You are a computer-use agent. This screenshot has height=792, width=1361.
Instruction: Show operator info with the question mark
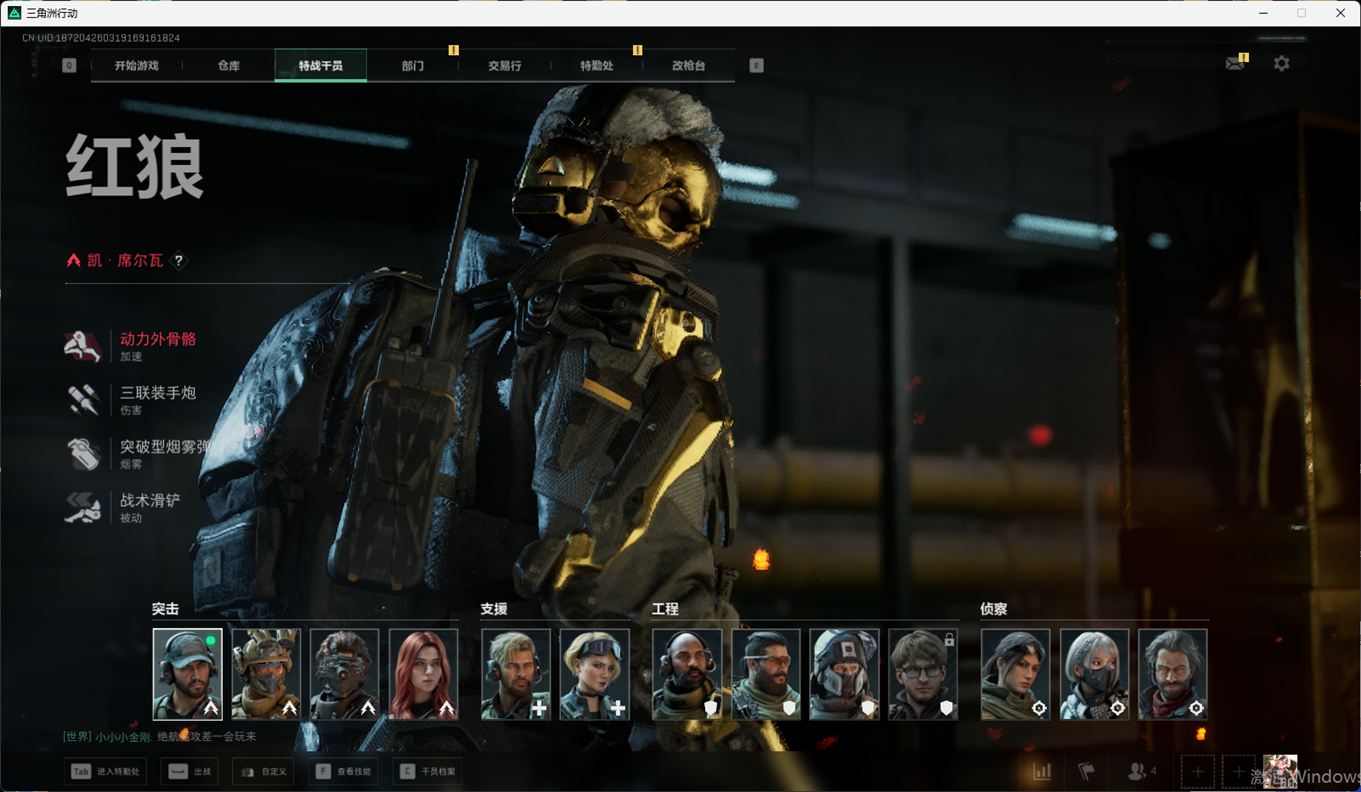(x=179, y=261)
